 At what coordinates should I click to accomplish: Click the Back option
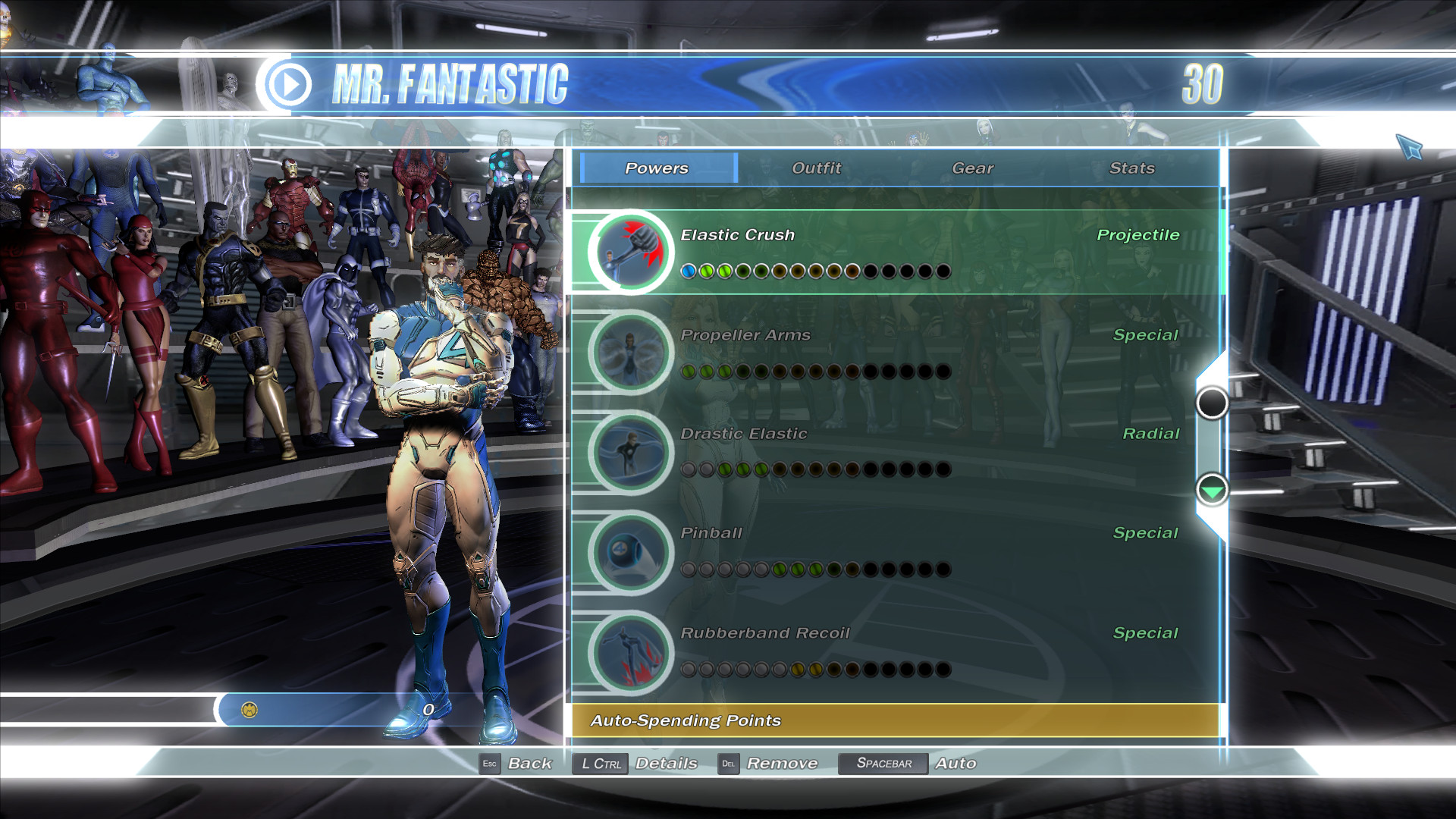click(x=531, y=764)
